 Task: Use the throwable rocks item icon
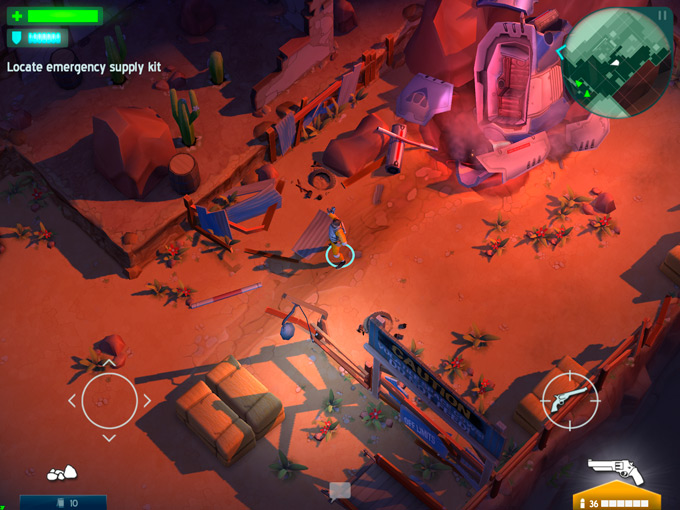pos(62,472)
